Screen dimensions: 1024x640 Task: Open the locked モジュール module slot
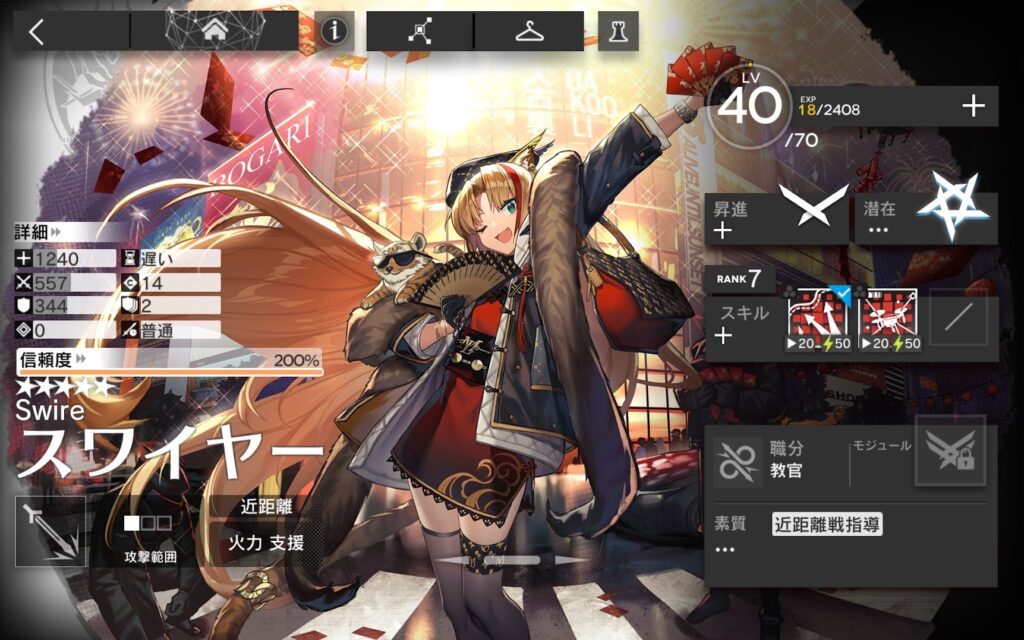949,451
